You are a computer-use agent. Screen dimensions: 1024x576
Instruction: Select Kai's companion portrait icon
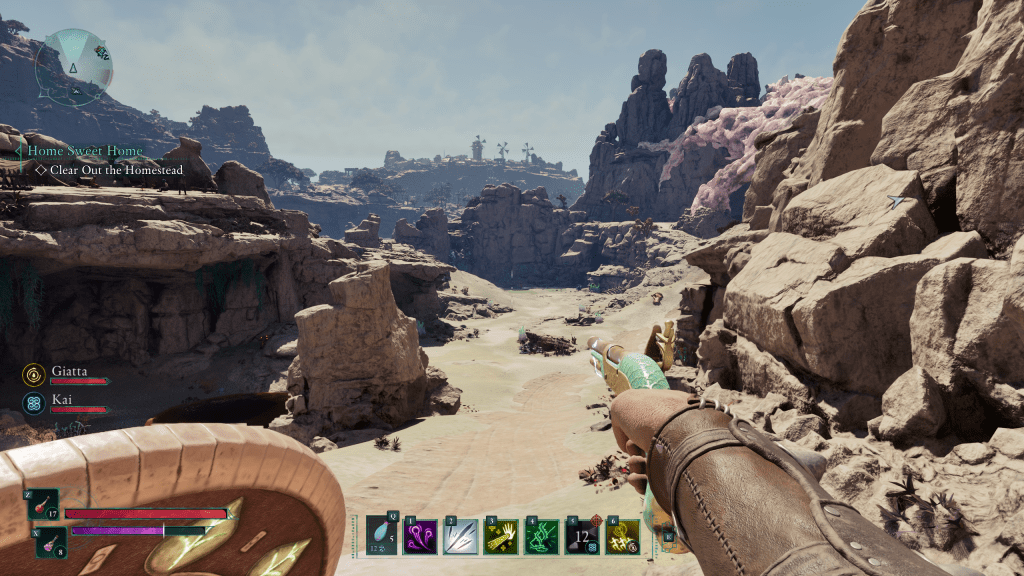33,403
